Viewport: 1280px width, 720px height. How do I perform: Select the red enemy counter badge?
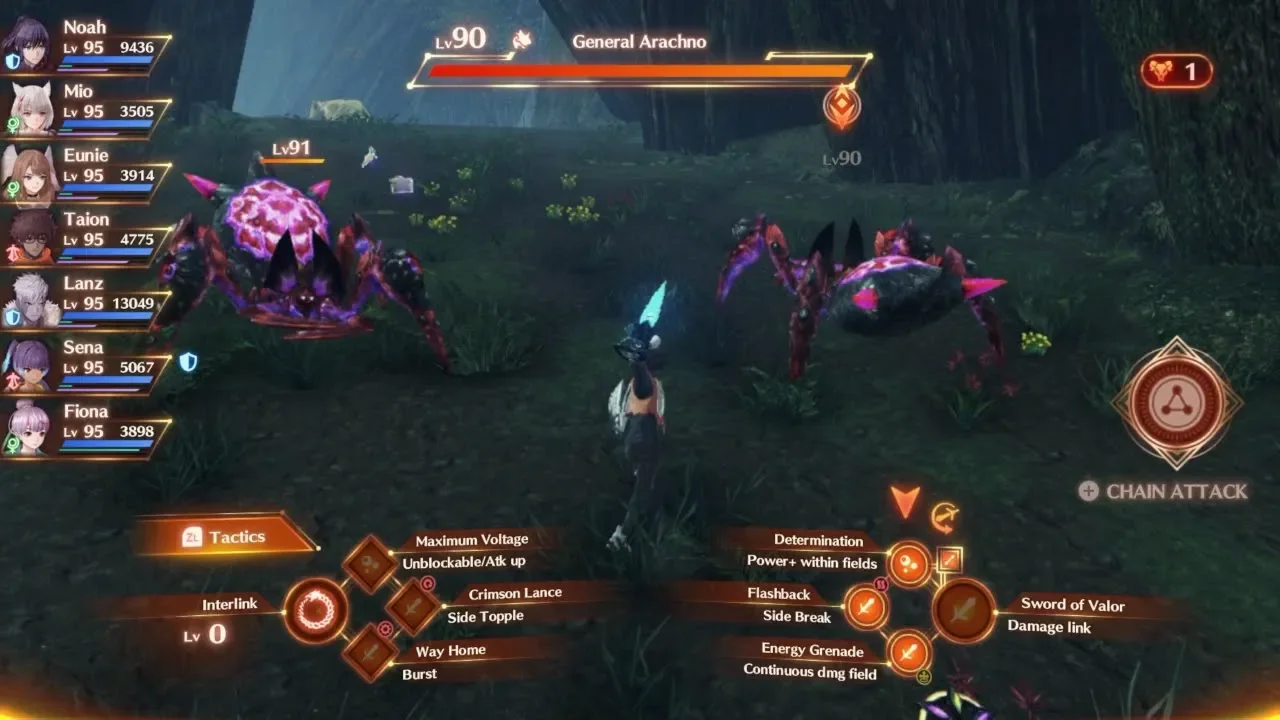[x=1176, y=71]
